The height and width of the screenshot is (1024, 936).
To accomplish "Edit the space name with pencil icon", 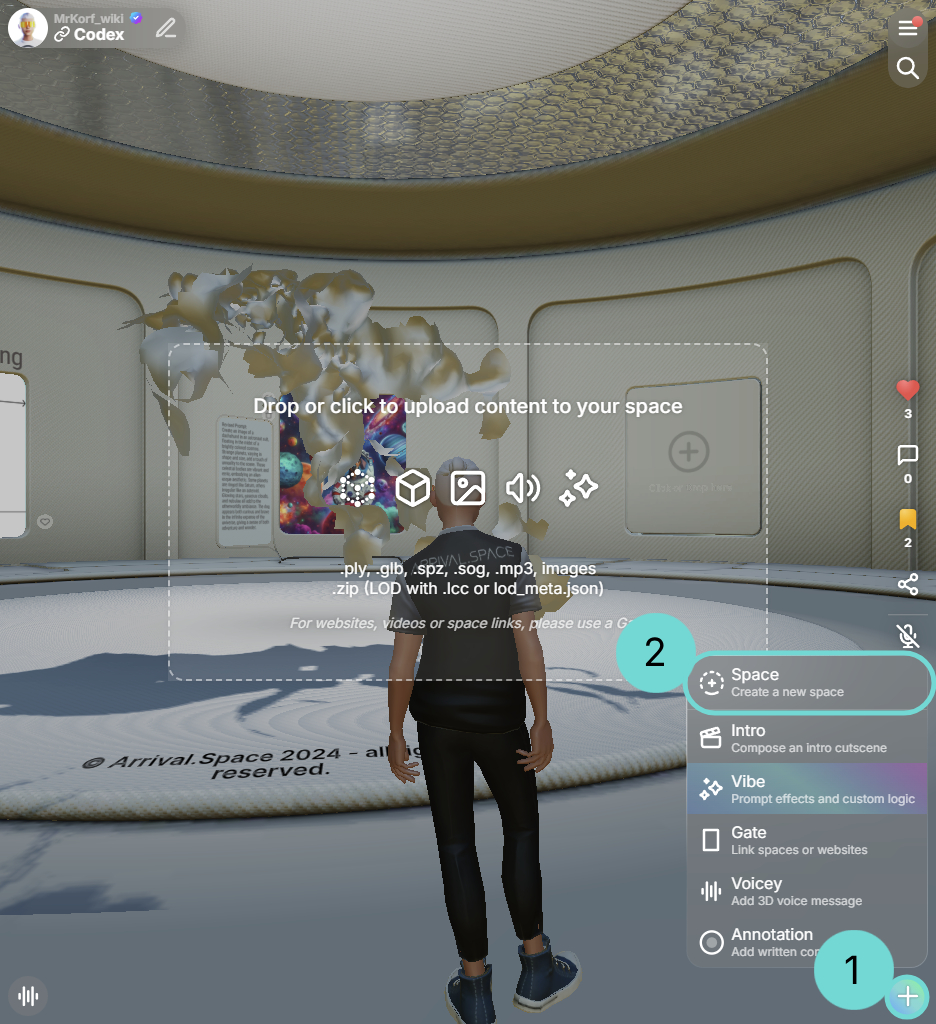I will pyautogui.click(x=166, y=28).
